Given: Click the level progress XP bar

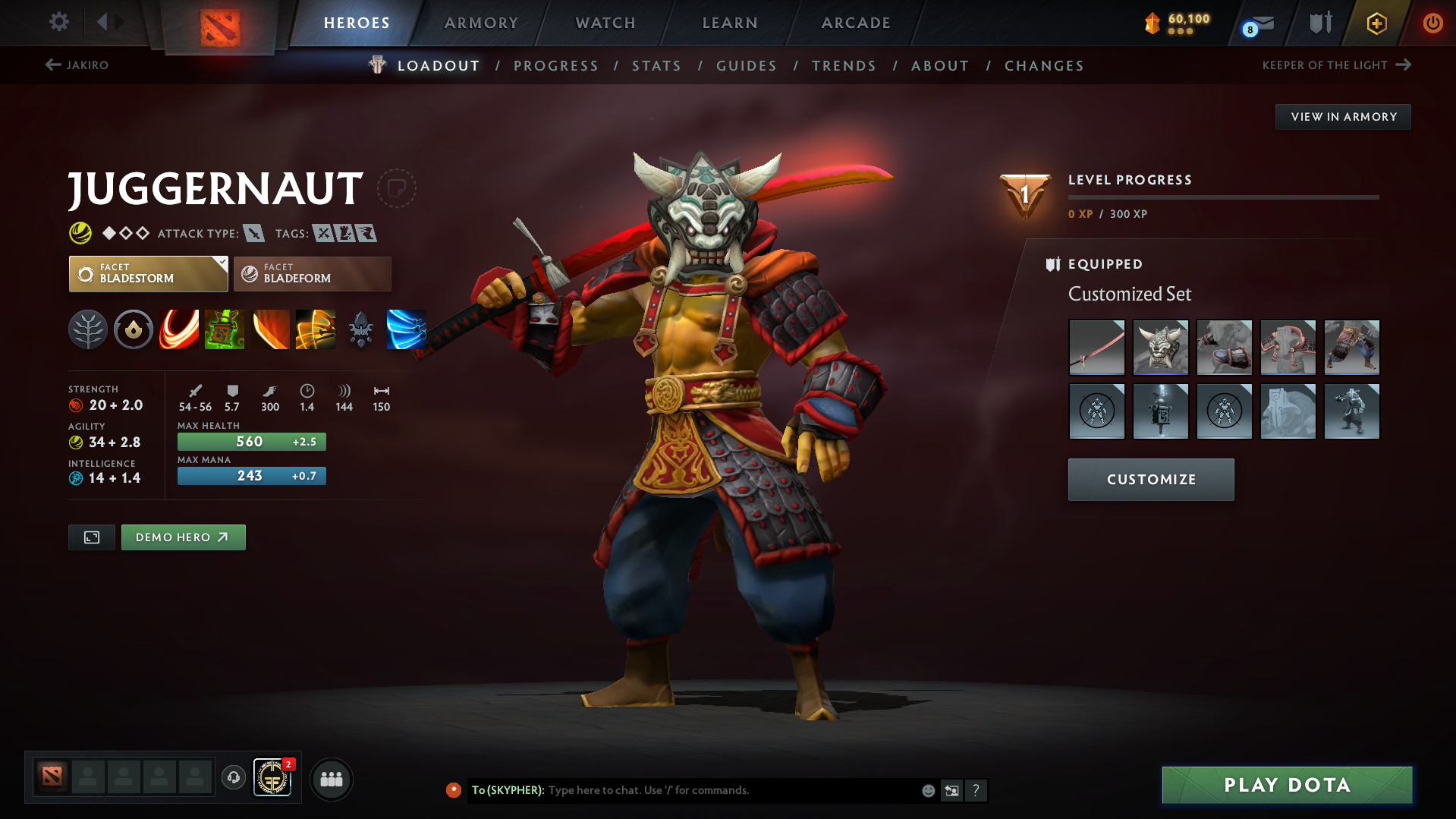Looking at the screenshot, I should click(1224, 197).
